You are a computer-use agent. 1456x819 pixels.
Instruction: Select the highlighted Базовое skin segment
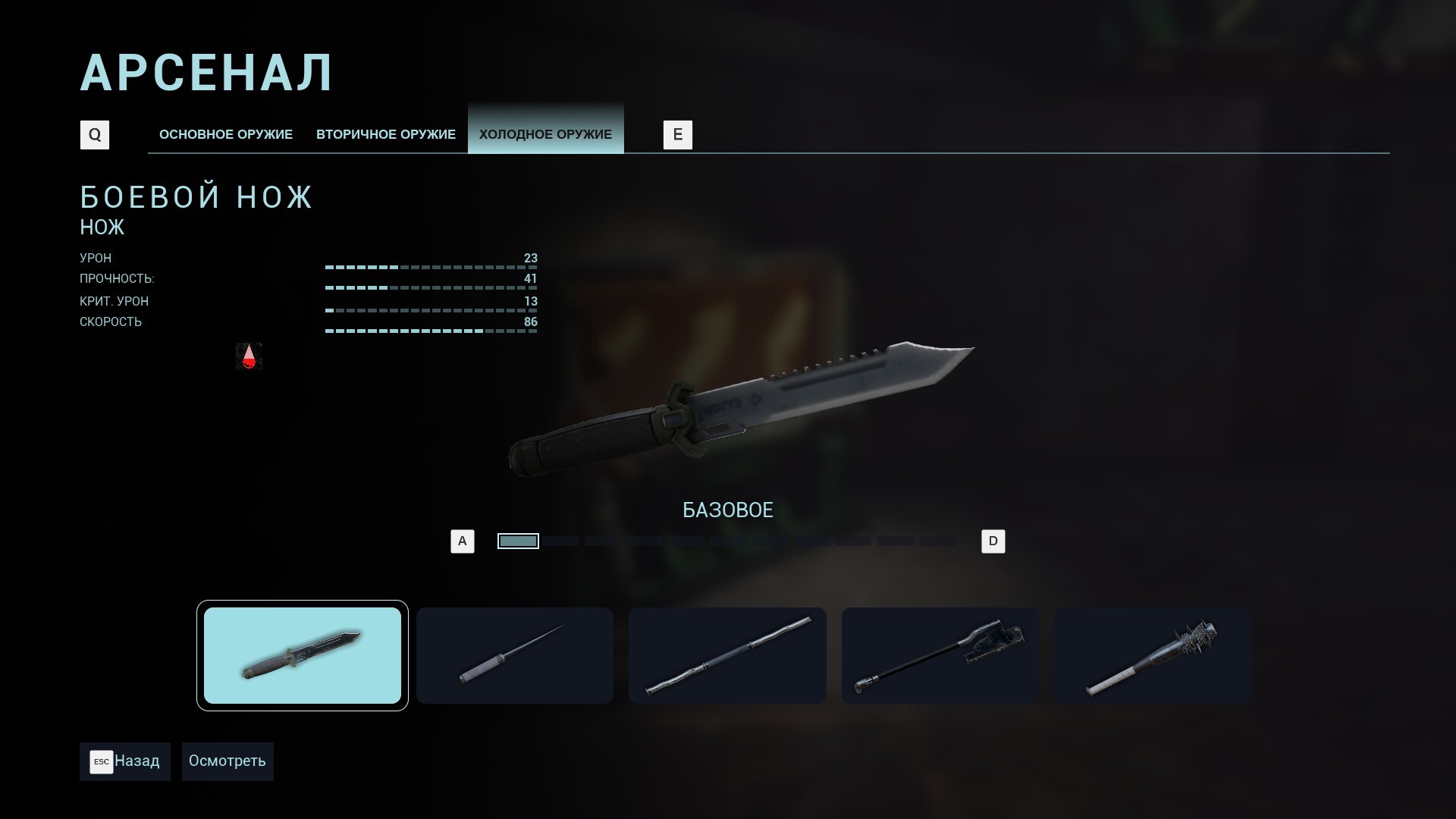(518, 541)
